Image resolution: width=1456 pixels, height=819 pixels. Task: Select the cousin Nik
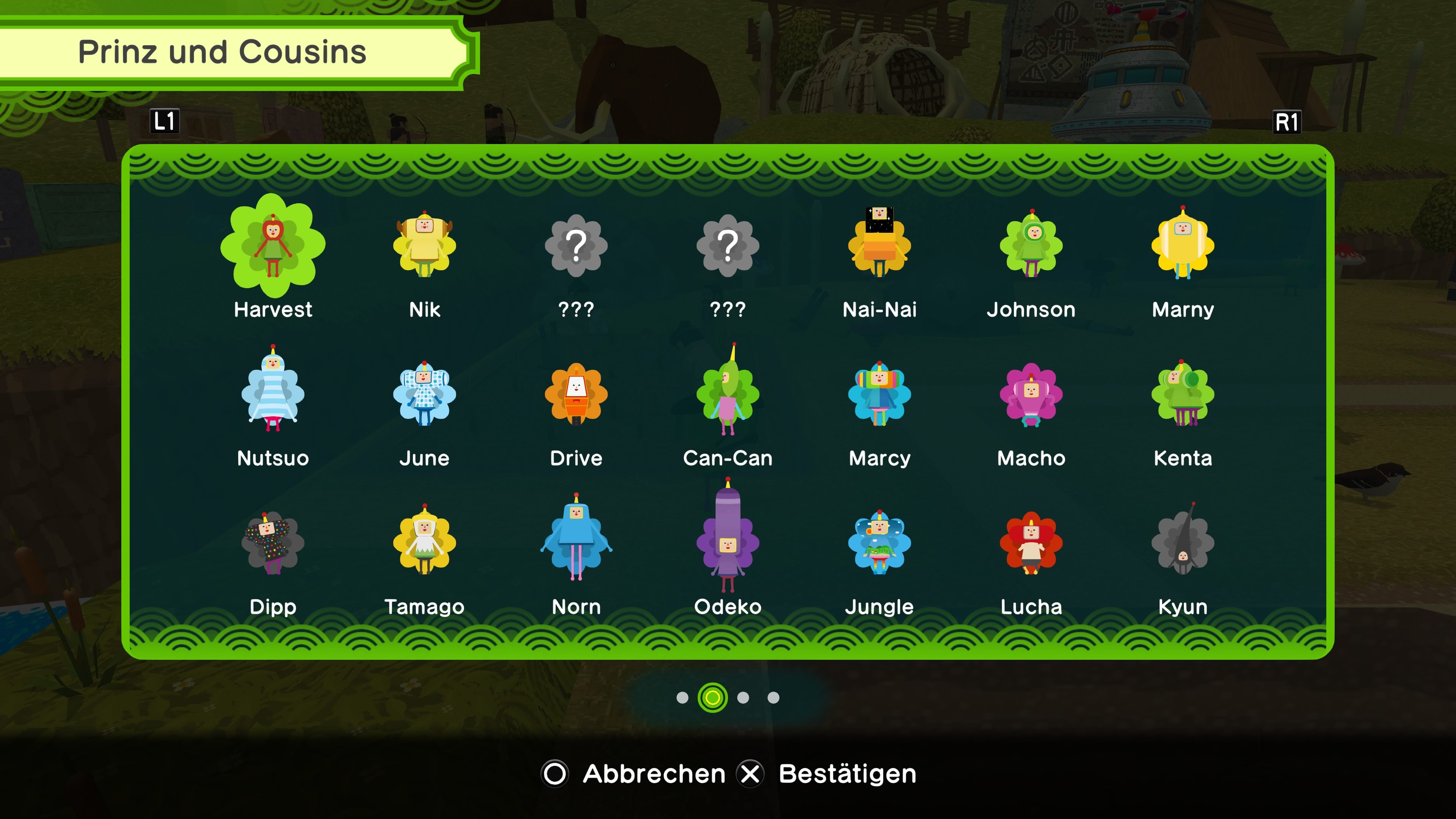pyautogui.click(x=424, y=249)
